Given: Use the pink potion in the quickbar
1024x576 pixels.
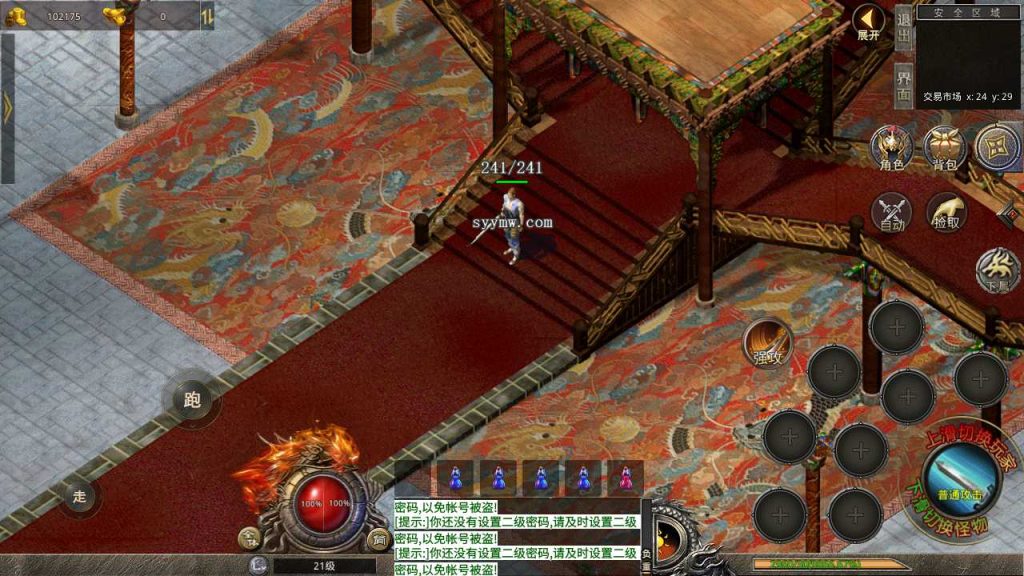Looking at the screenshot, I should [x=627, y=478].
